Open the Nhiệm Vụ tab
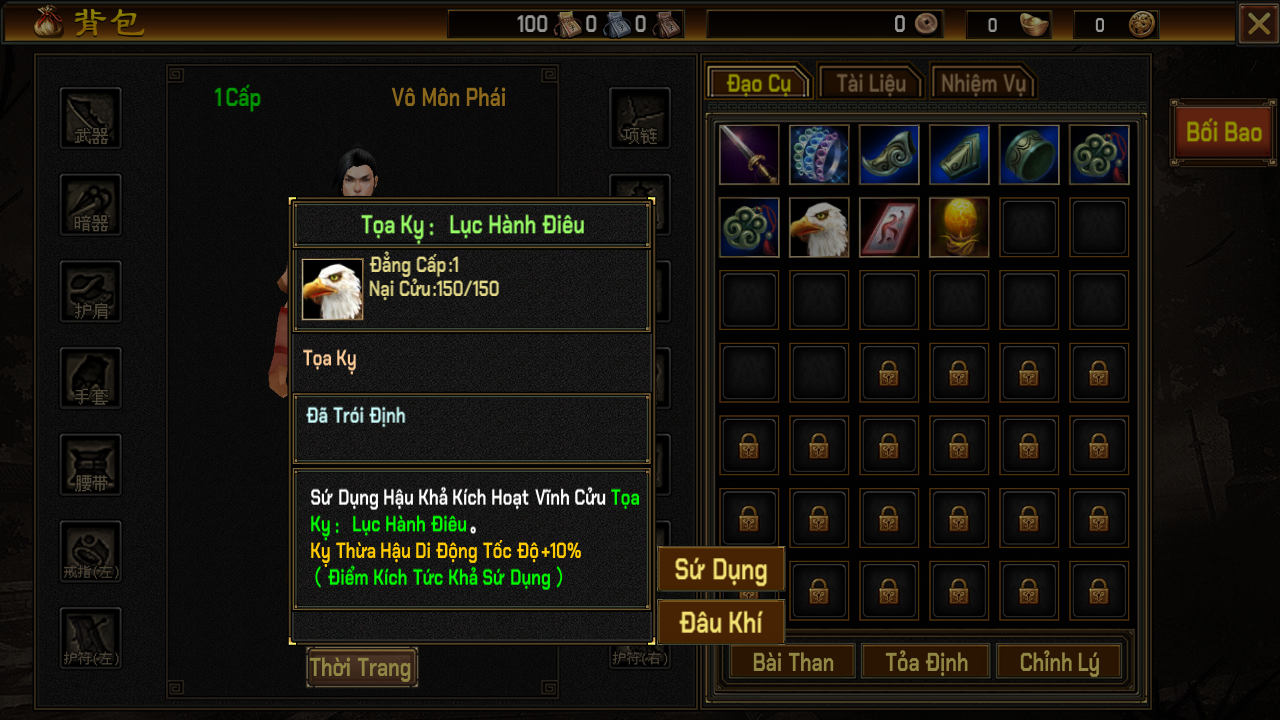 click(x=982, y=83)
